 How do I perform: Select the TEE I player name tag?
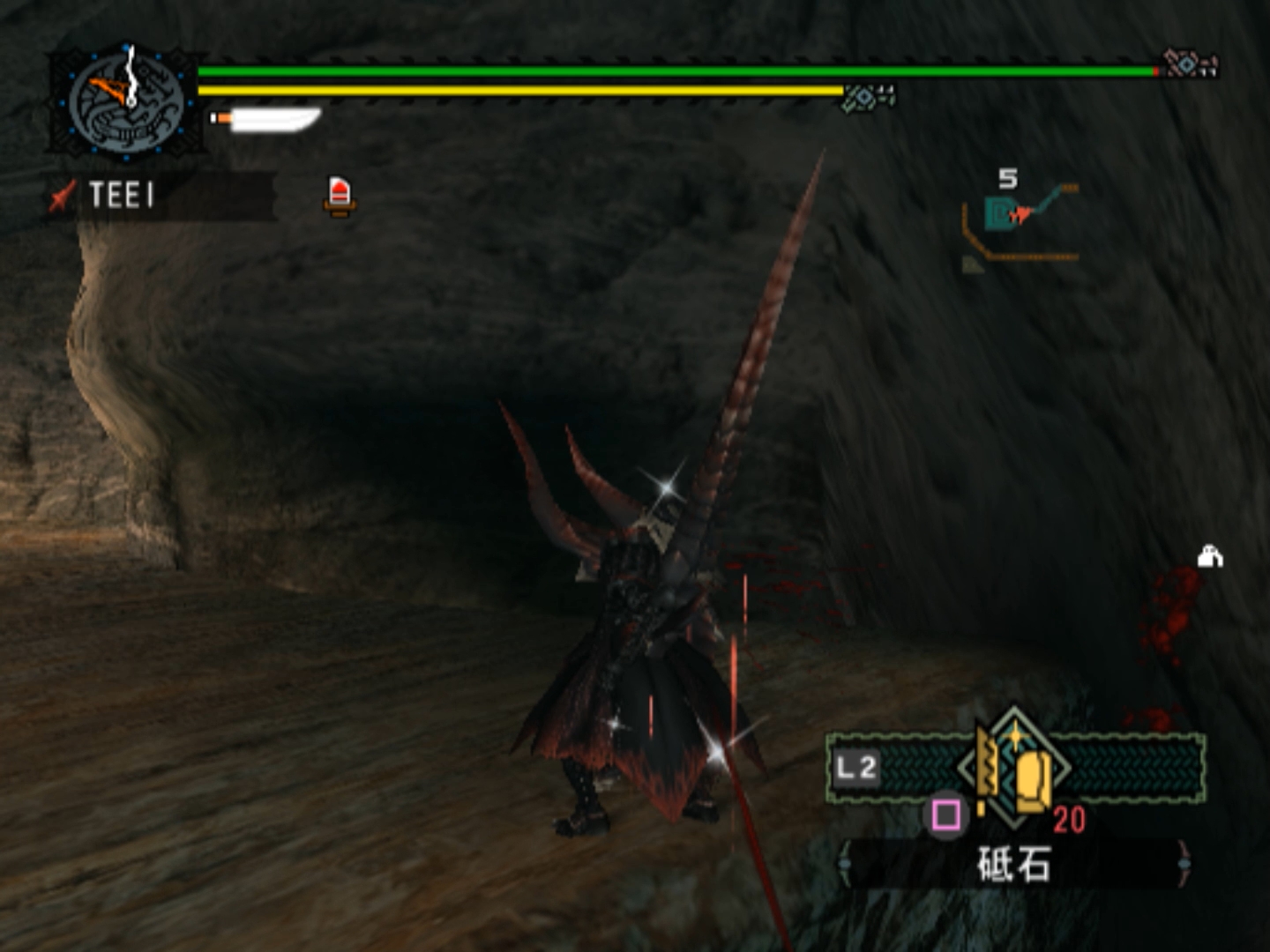tap(122, 195)
